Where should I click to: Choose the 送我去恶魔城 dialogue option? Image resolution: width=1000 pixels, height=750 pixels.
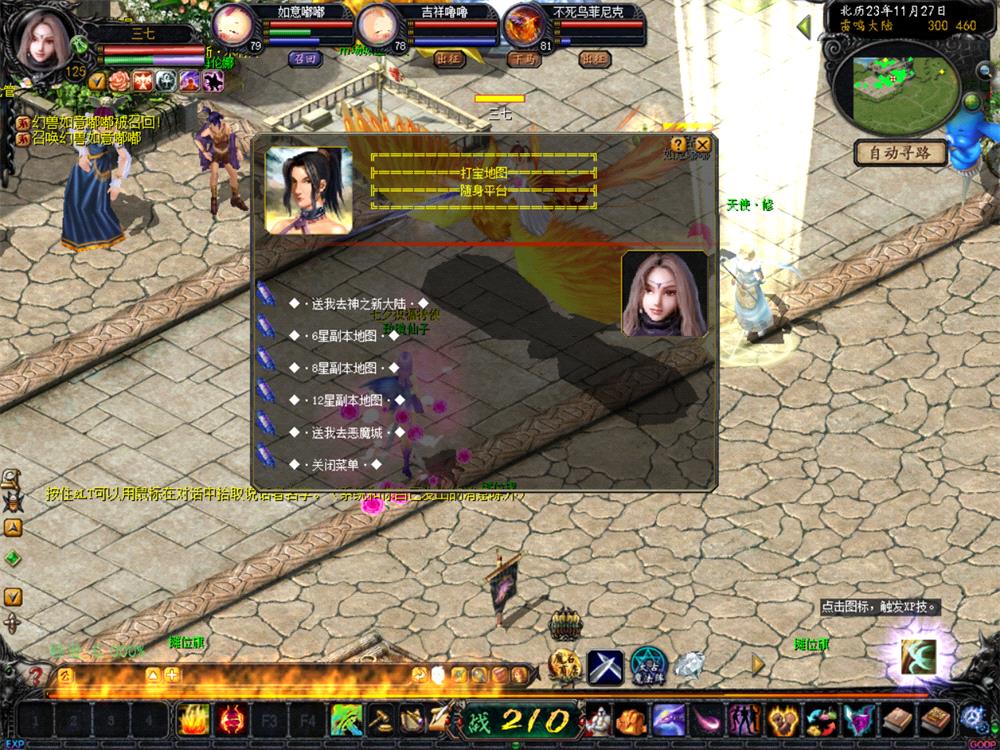pos(348,433)
